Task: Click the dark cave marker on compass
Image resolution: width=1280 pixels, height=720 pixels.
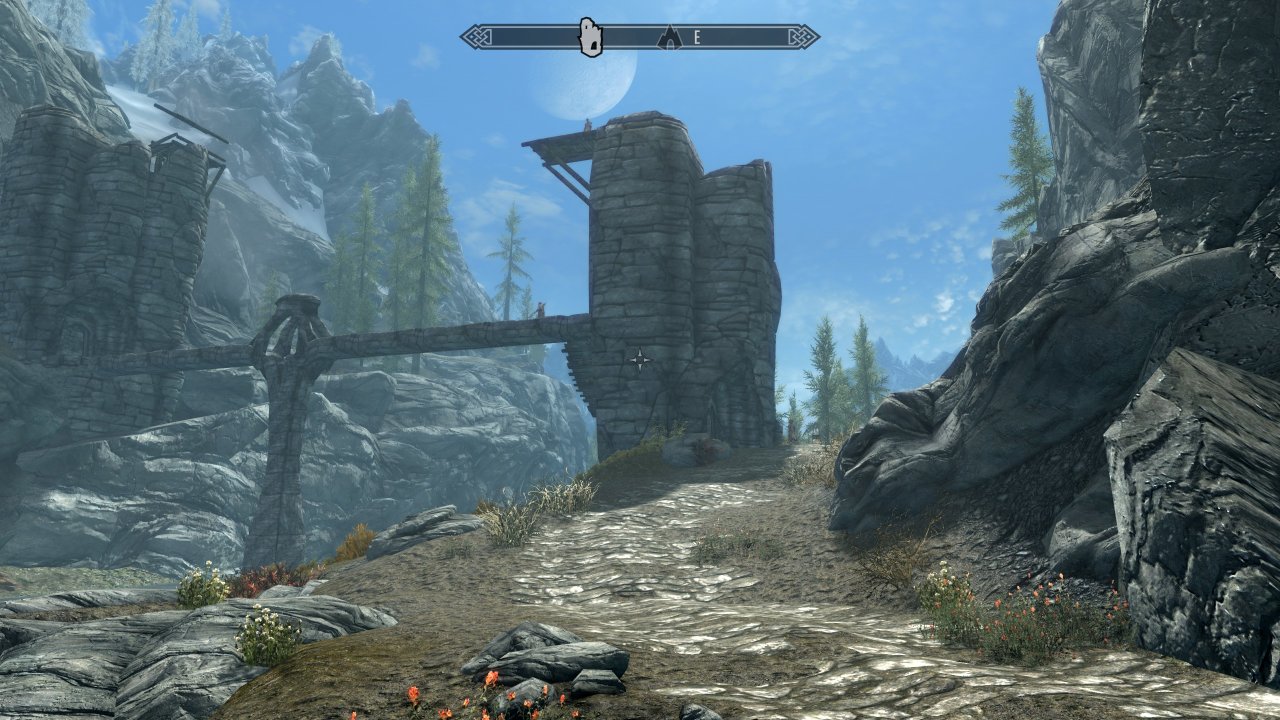Action: point(669,38)
